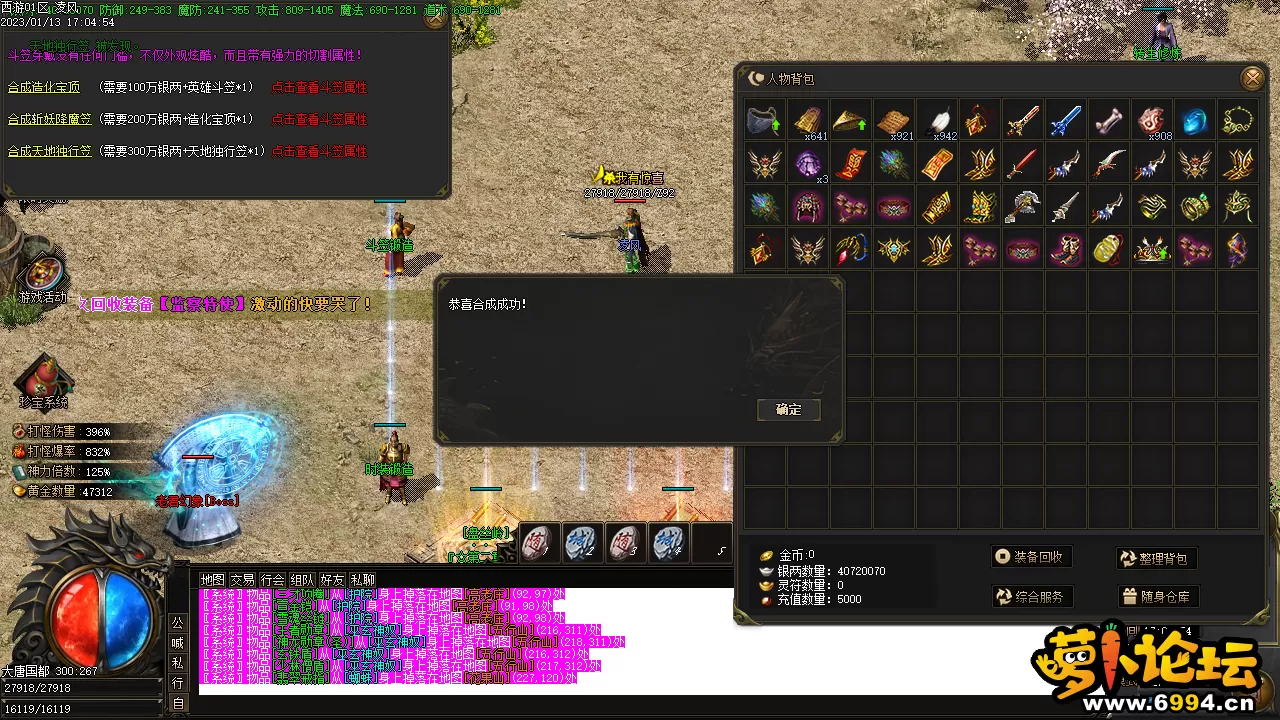
Task: Open 综合服务 general services
Action: [x=1031, y=597]
